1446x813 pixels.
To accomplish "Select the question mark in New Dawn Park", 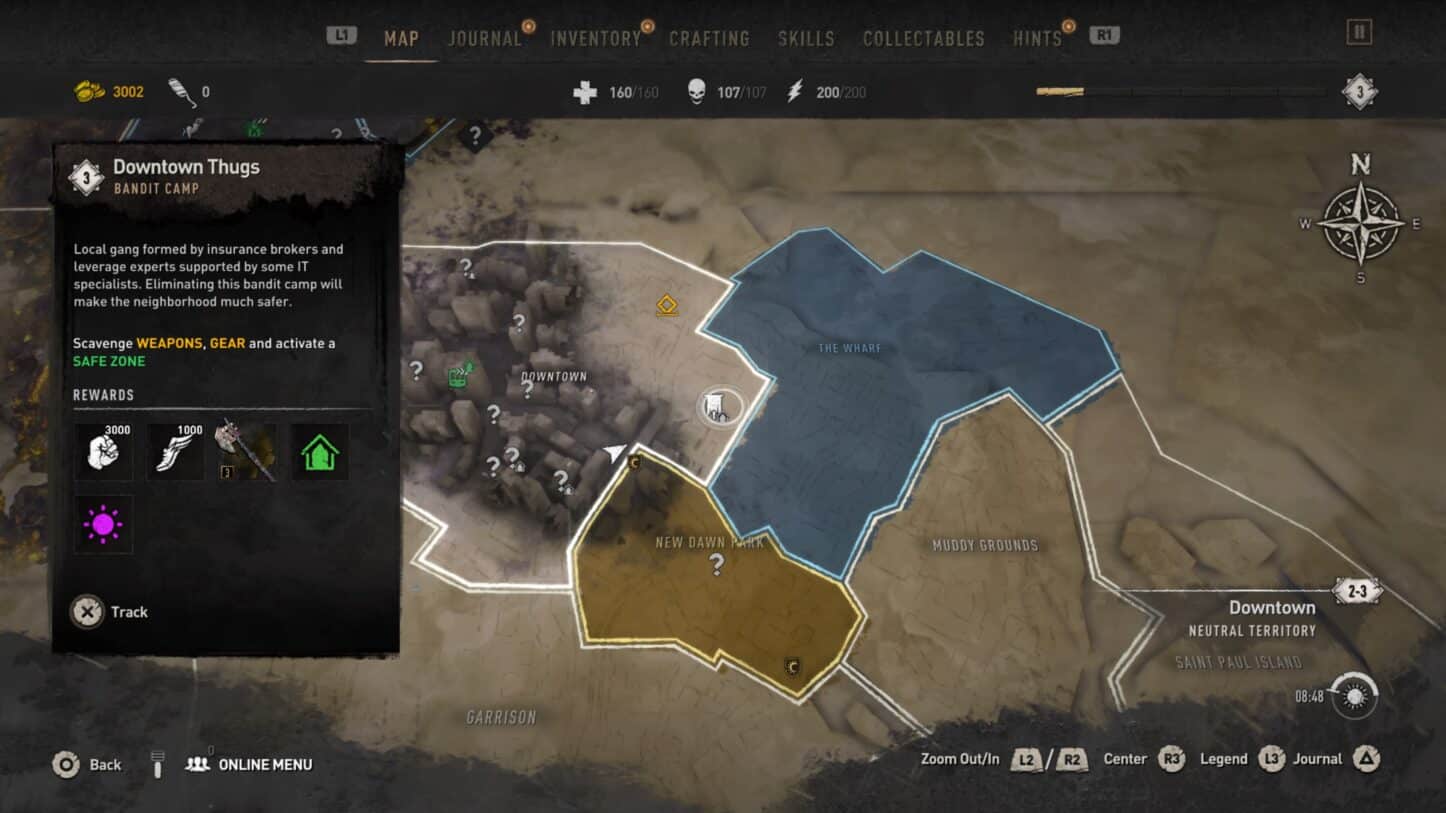I will 716,565.
